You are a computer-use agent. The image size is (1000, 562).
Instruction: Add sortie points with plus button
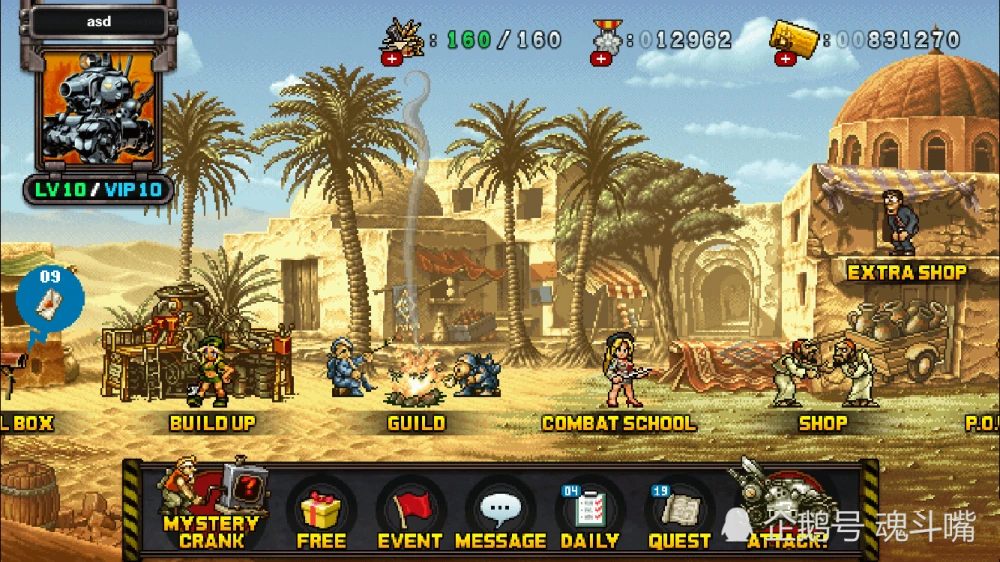390,58
